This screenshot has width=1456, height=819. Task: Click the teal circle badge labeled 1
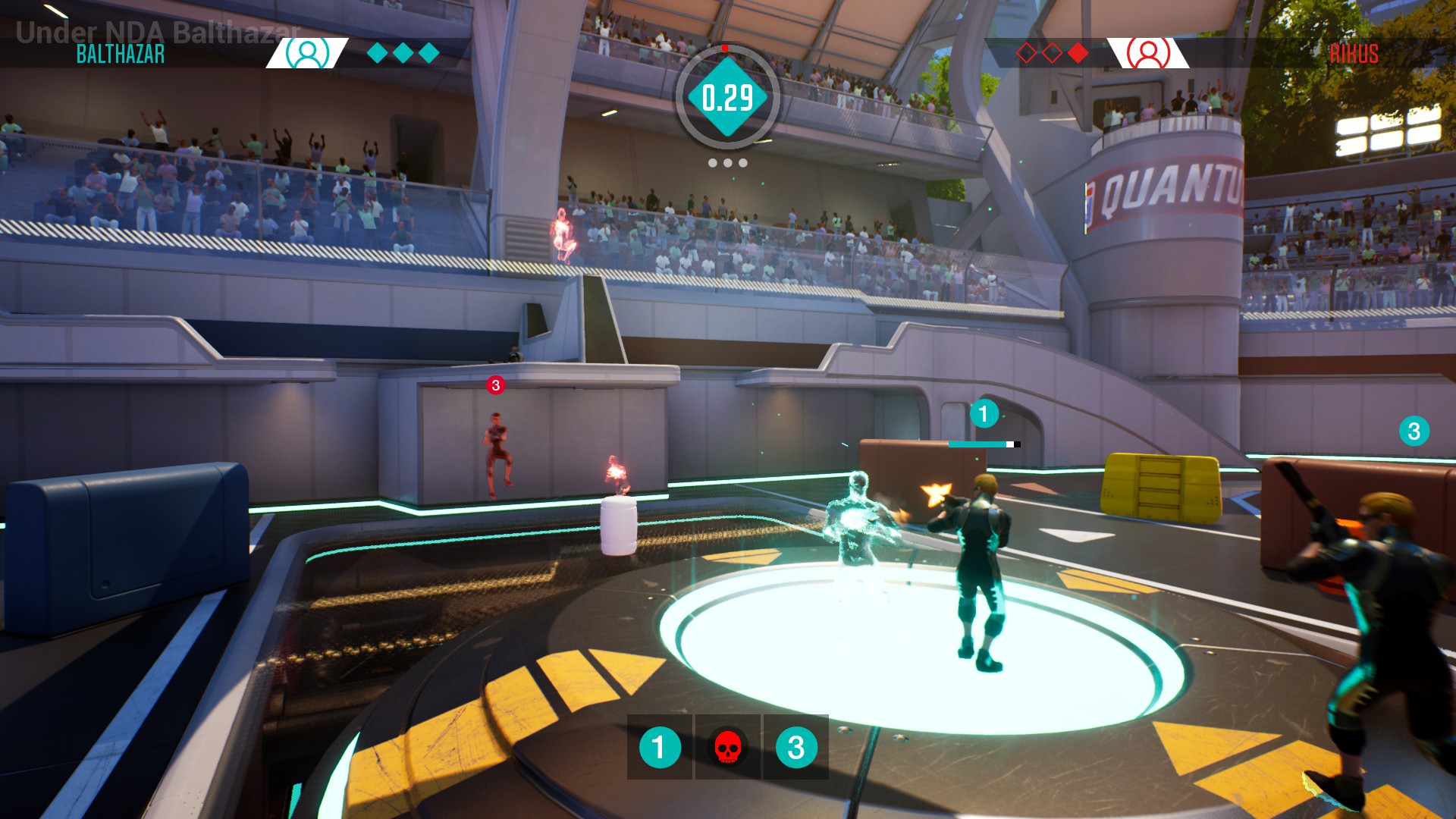tap(659, 747)
